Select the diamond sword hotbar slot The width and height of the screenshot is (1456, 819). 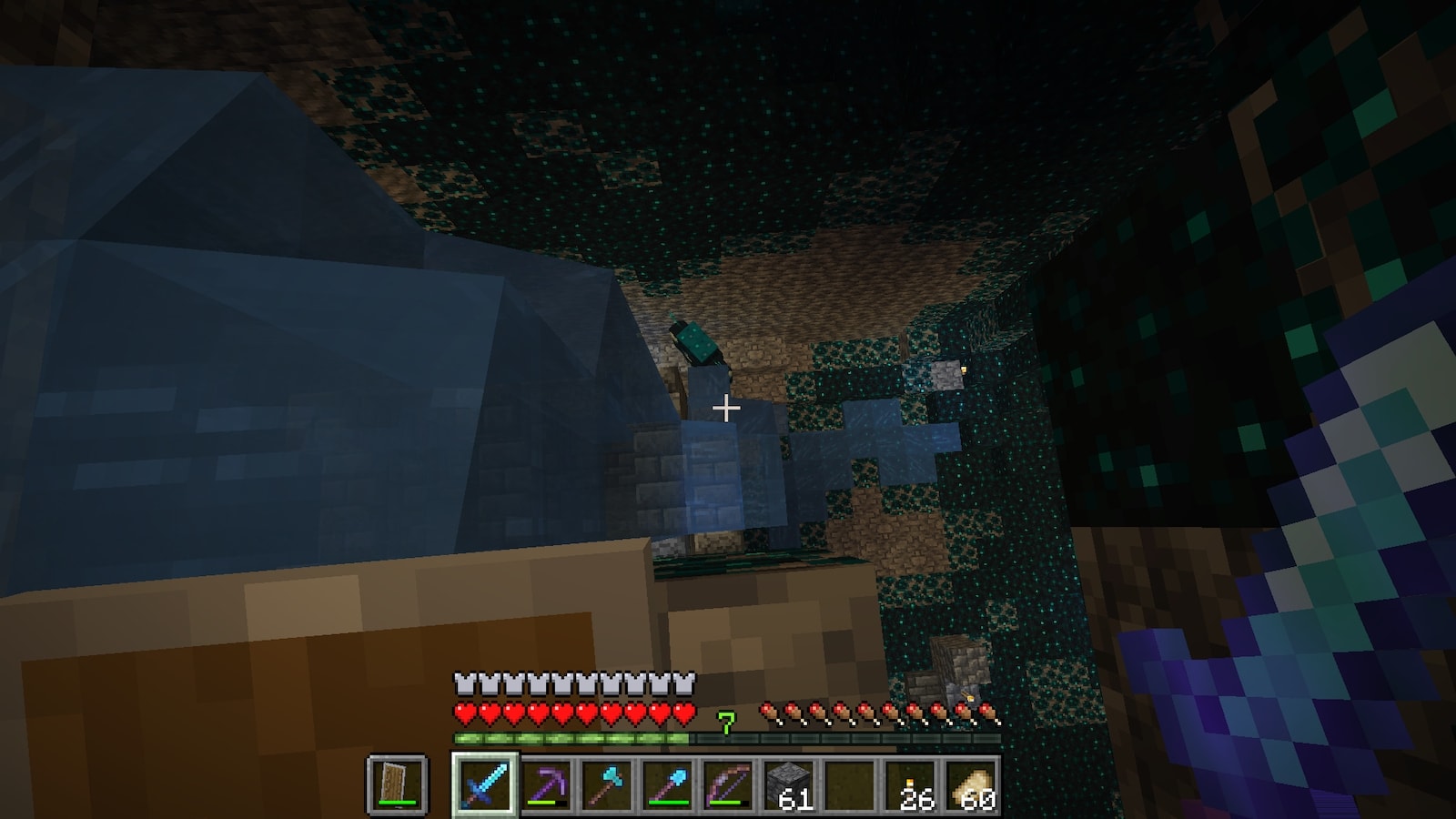[484, 784]
